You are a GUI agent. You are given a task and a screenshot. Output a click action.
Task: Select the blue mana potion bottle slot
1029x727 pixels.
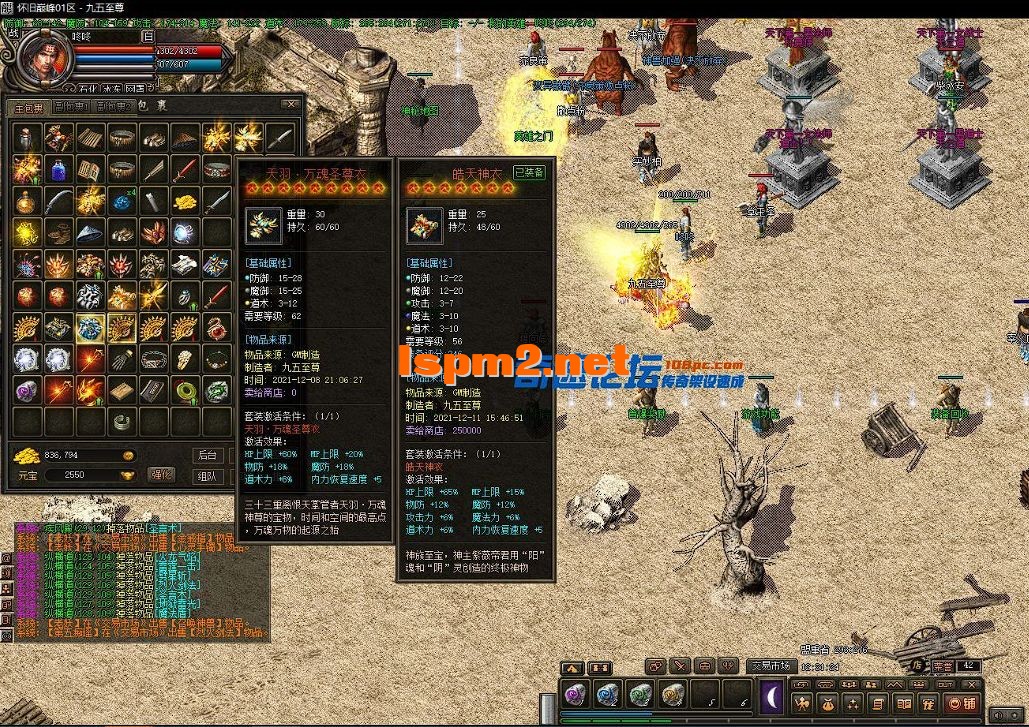coord(58,168)
